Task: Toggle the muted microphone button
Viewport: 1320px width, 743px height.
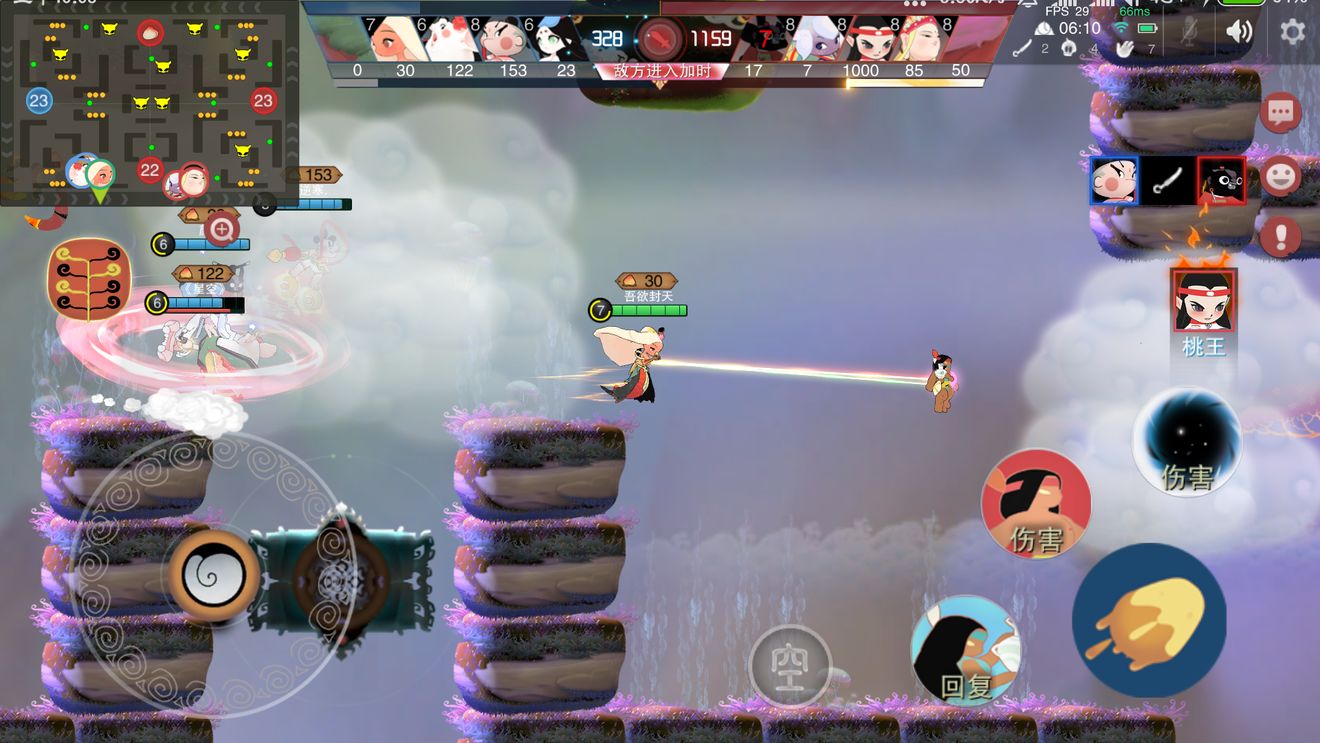Action: coord(1188,32)
